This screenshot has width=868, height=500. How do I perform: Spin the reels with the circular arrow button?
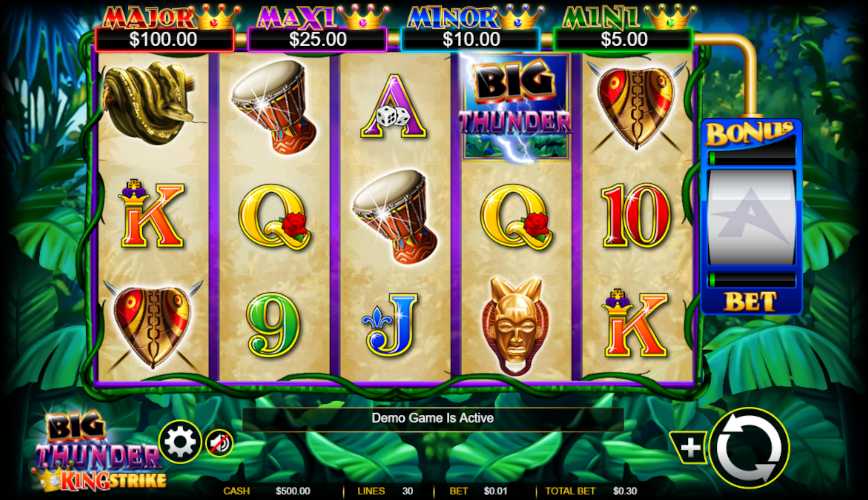pyautogui.click(x=748, y=448)
